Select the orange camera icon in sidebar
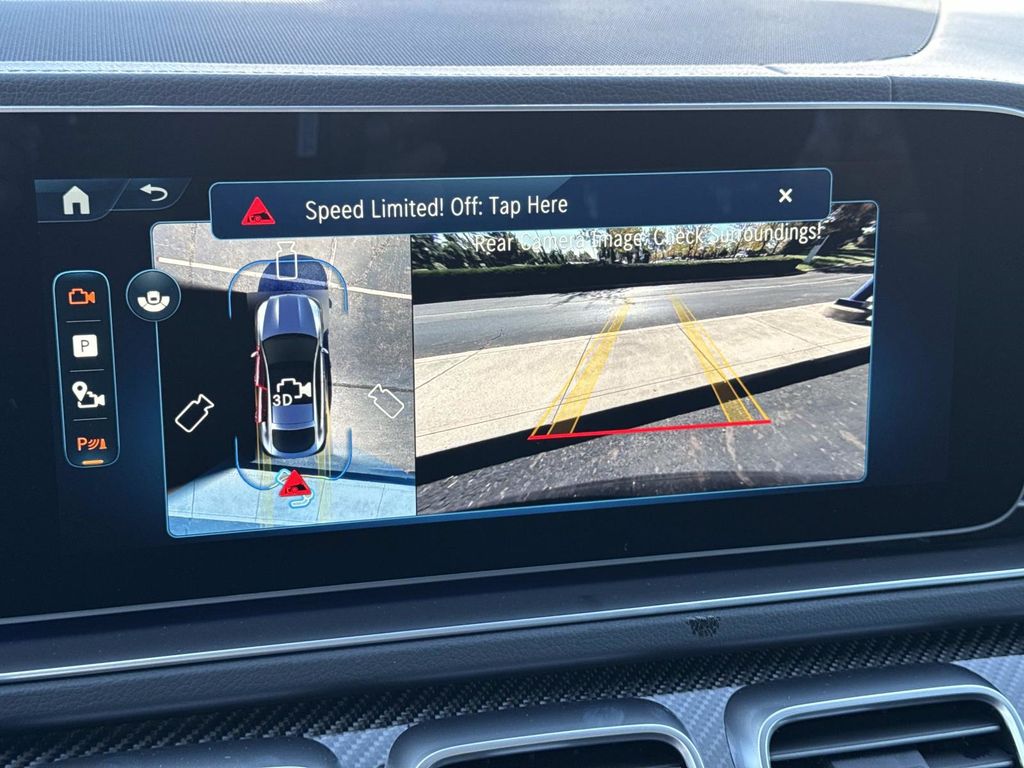Image resolution: width=1024 pixels, height=768 pixels. pyautogui.click(x=82, y=296)
